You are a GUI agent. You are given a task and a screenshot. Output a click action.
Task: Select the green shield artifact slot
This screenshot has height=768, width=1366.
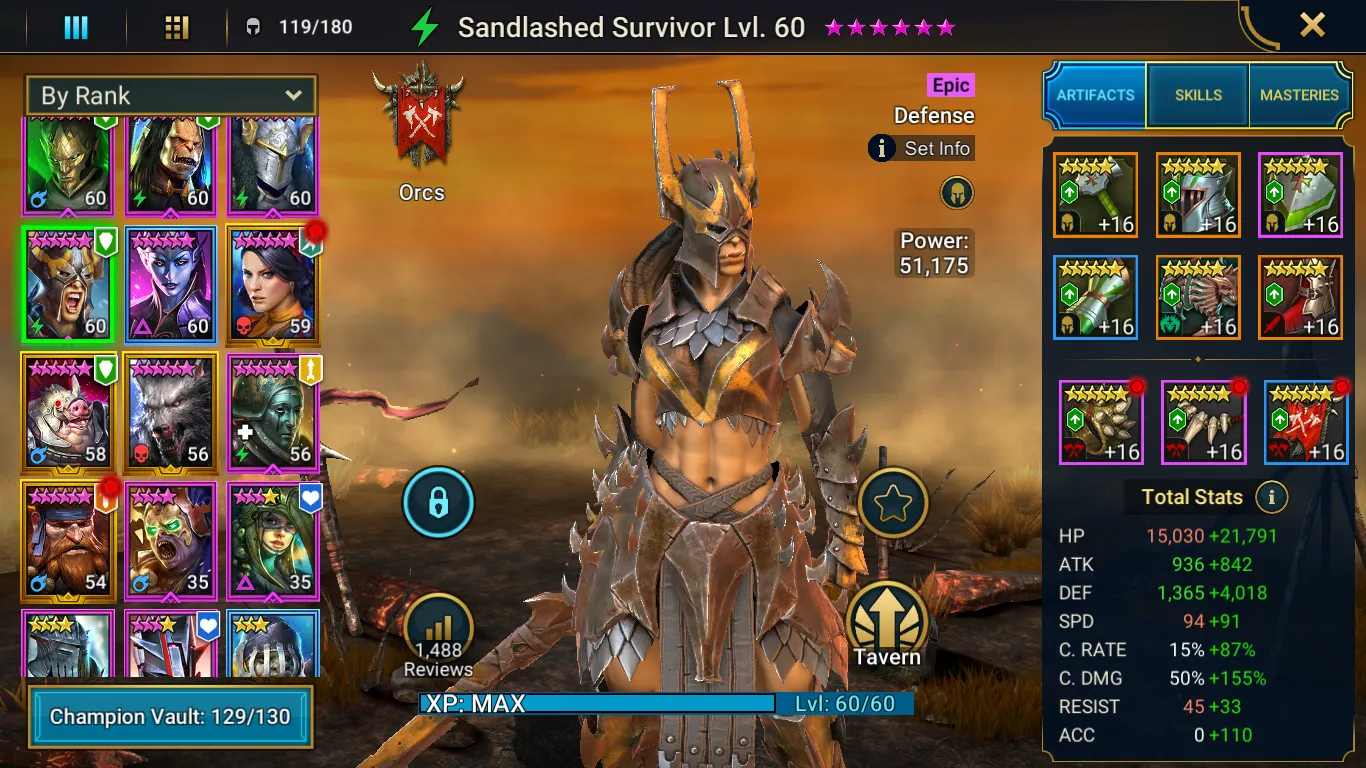1300,196
